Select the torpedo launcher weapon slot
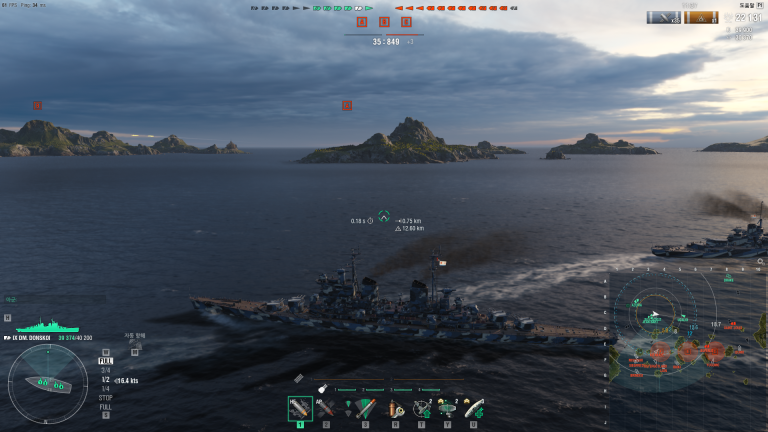This screenshot has width=768, height=432. pos(364,409)
